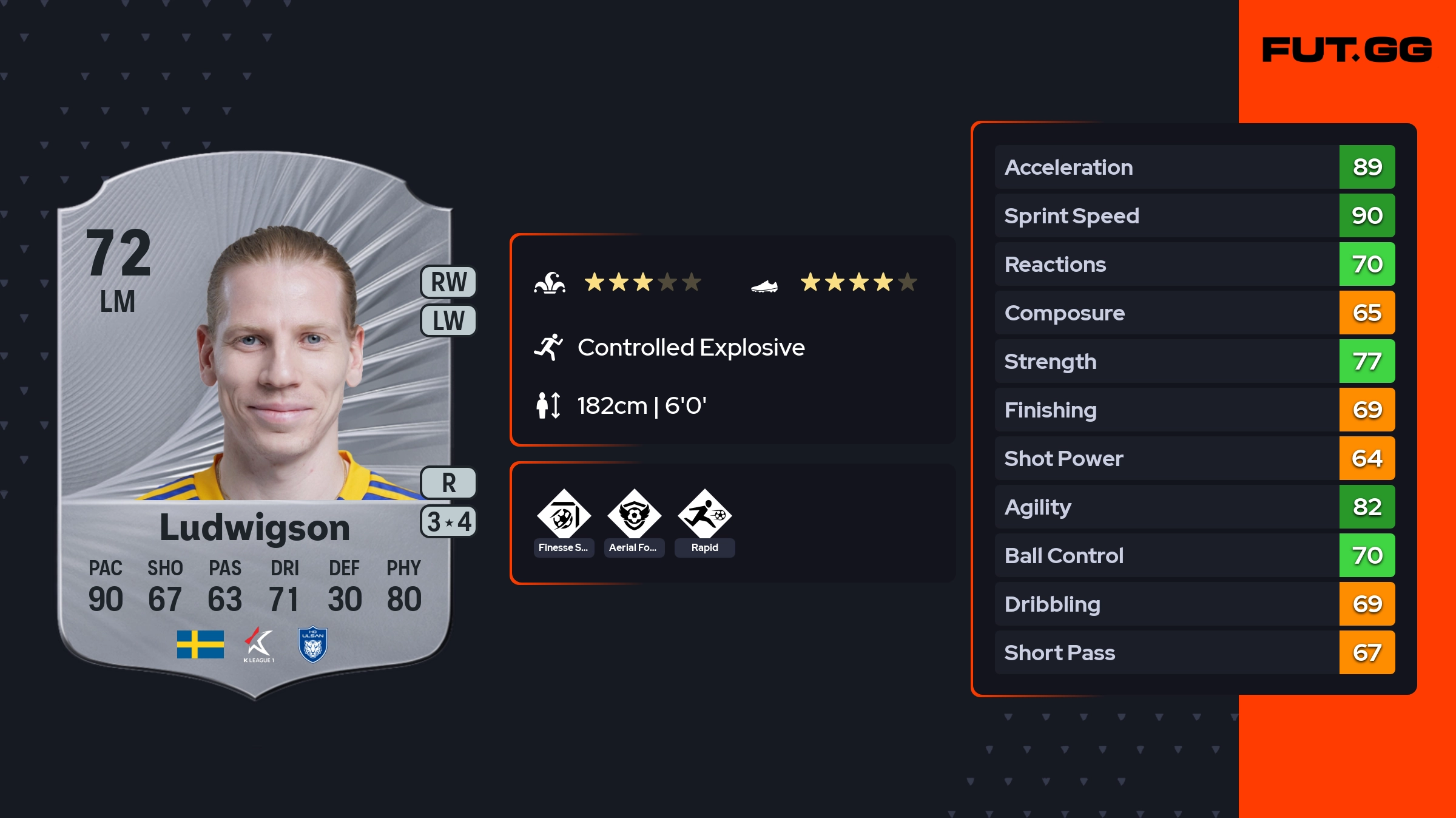Select the Finishing stat row
The height and width of the screenshot is (818, 1456).
(x=1195, y=410)
